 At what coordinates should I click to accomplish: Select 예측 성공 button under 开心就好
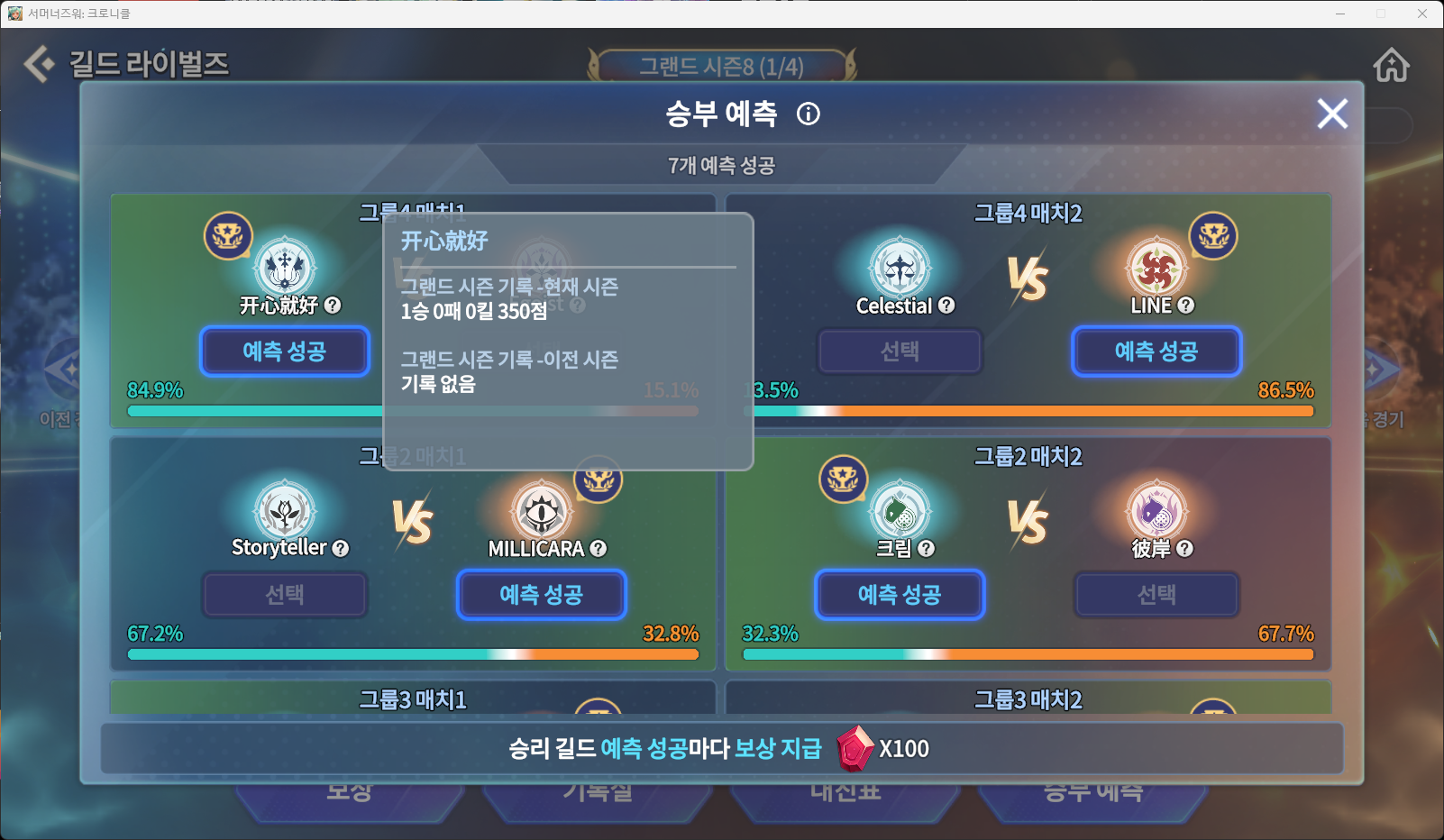point(285,352)
